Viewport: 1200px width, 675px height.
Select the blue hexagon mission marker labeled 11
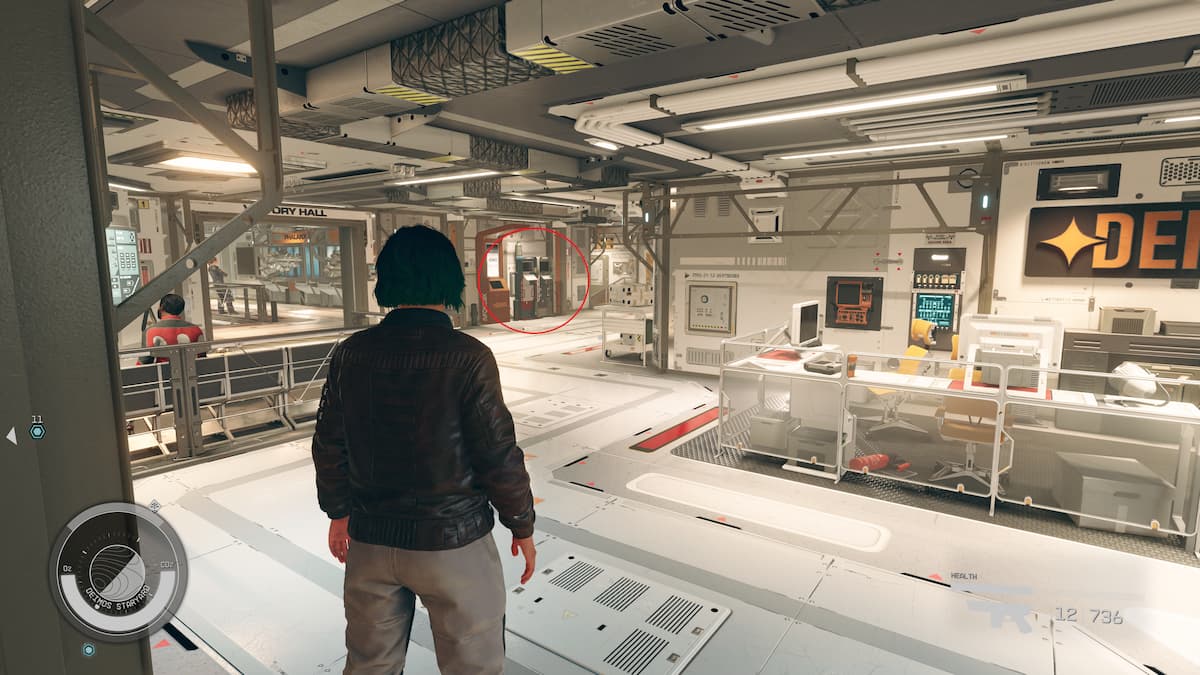37,432
